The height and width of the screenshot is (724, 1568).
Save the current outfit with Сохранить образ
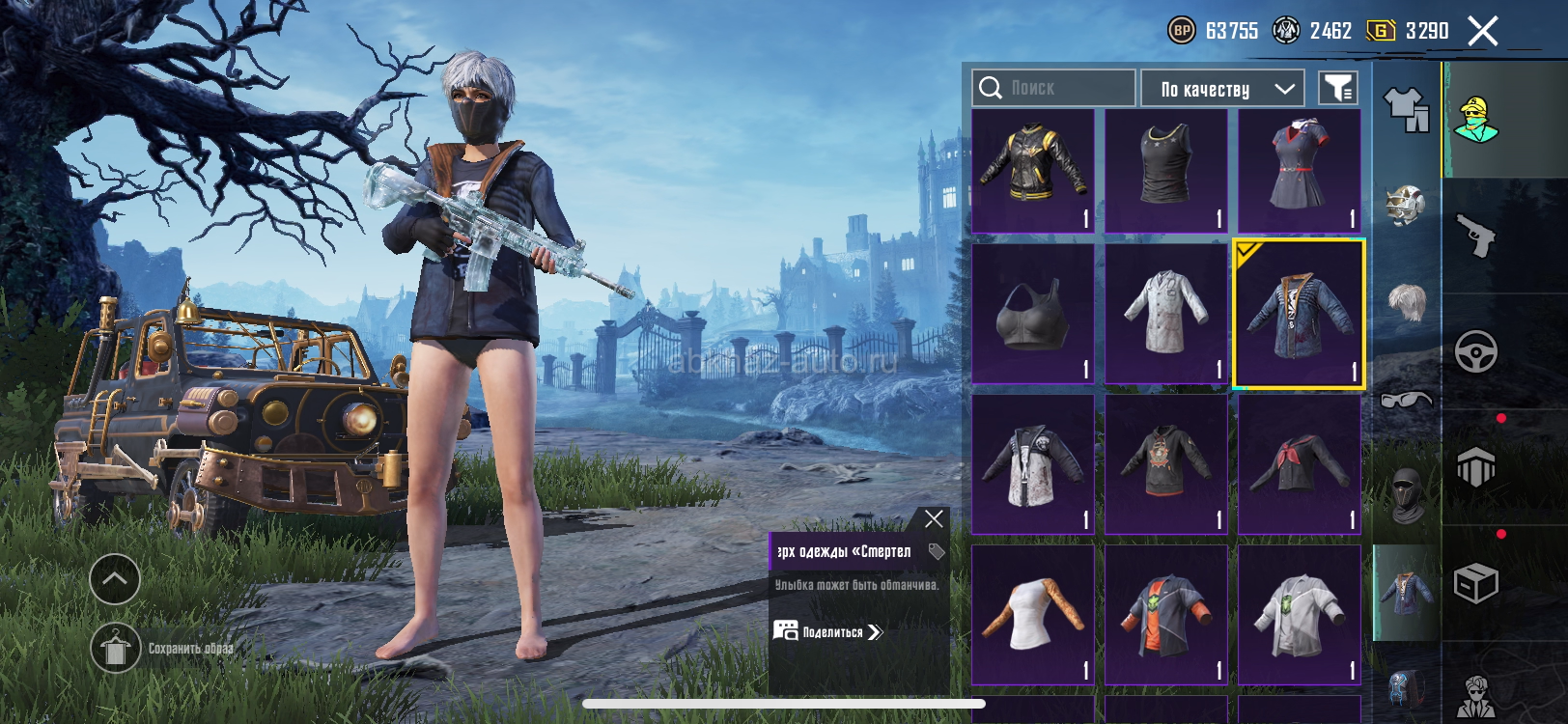coord(116,648)
